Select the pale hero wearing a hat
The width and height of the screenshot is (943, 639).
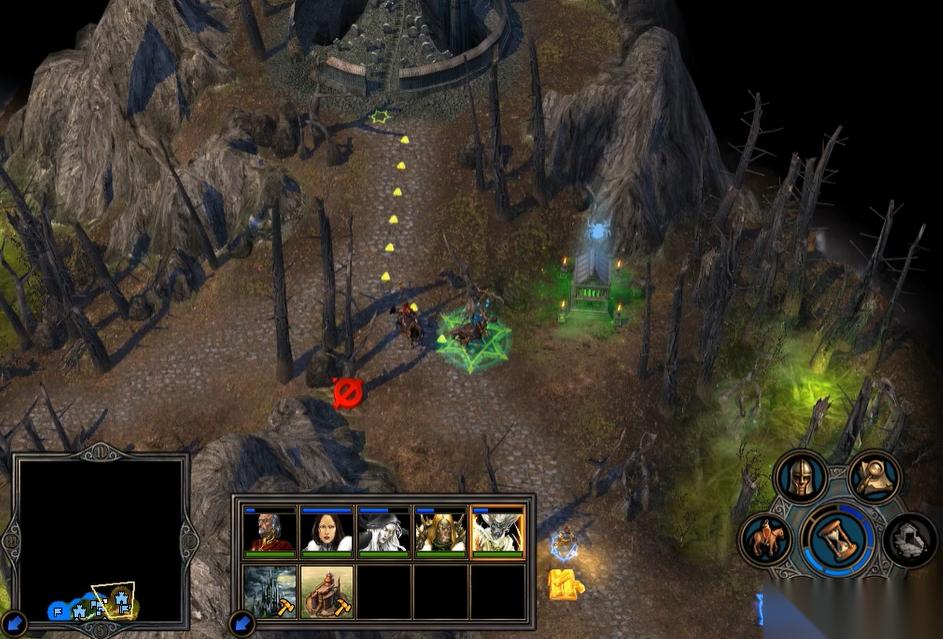click(x=384, y=530)
